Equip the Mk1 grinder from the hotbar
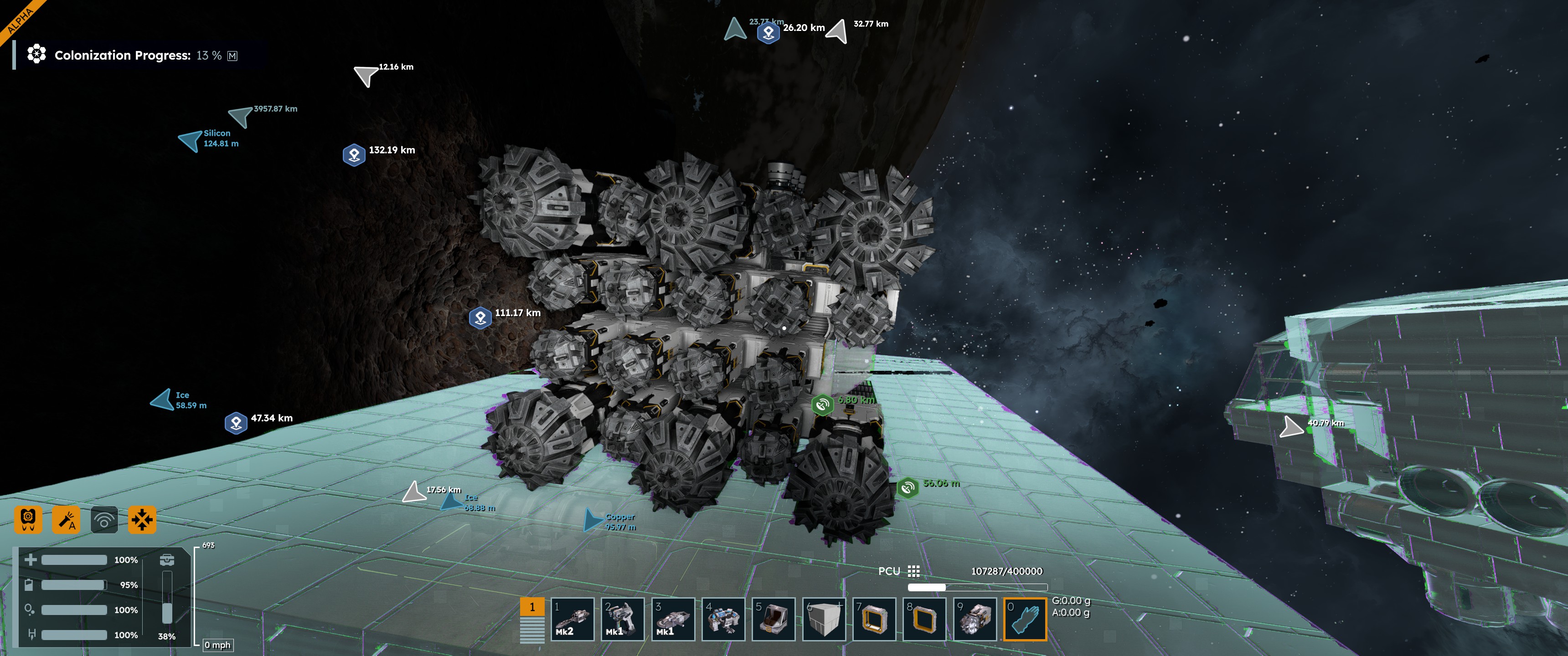 (673, 619)
